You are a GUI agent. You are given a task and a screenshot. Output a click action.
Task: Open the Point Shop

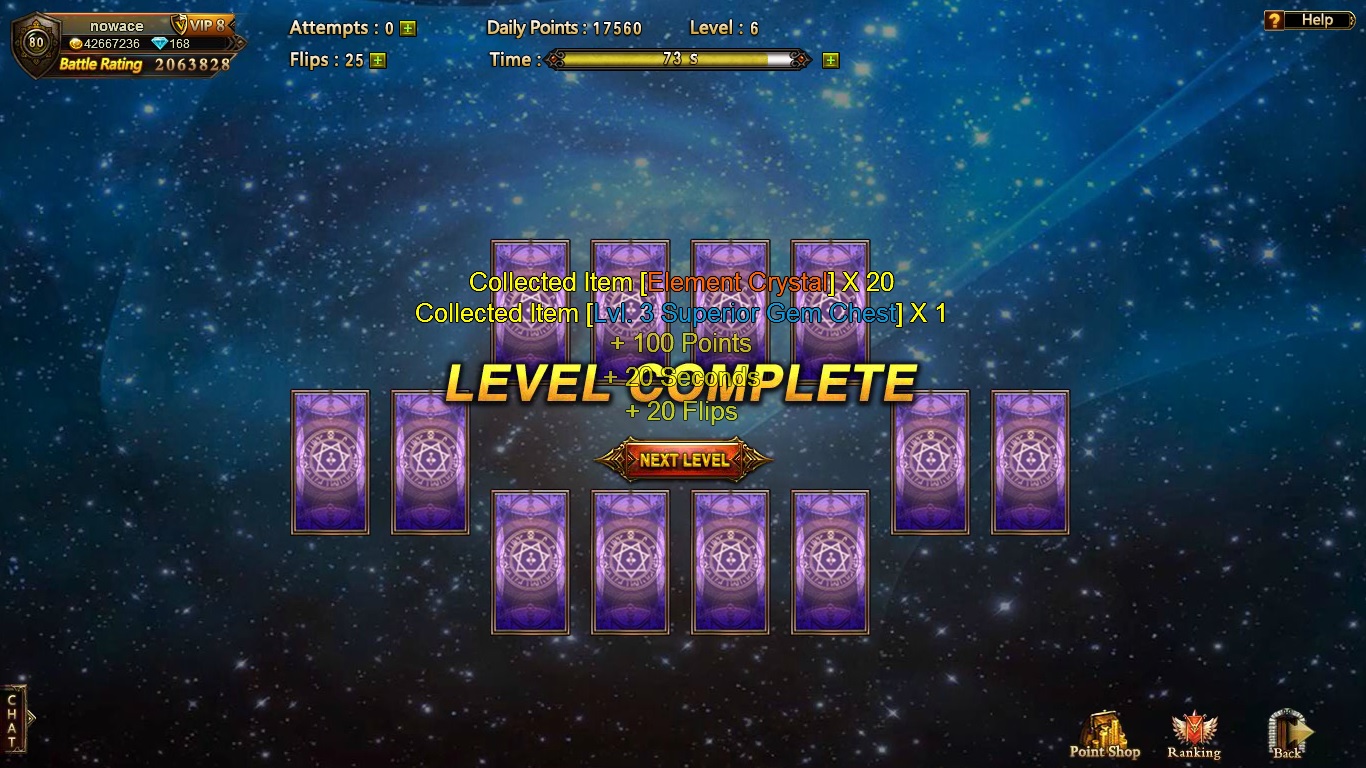point(1104,736)
